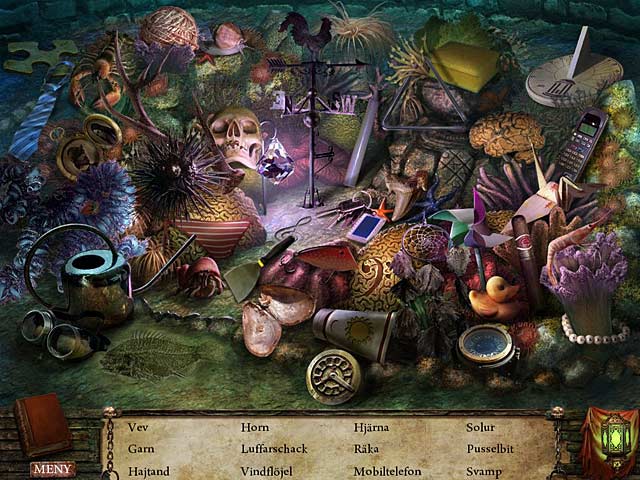Viewport: 640px width, 480px height.
Task: Activate the green lantern hint
Action: [608, 438]
